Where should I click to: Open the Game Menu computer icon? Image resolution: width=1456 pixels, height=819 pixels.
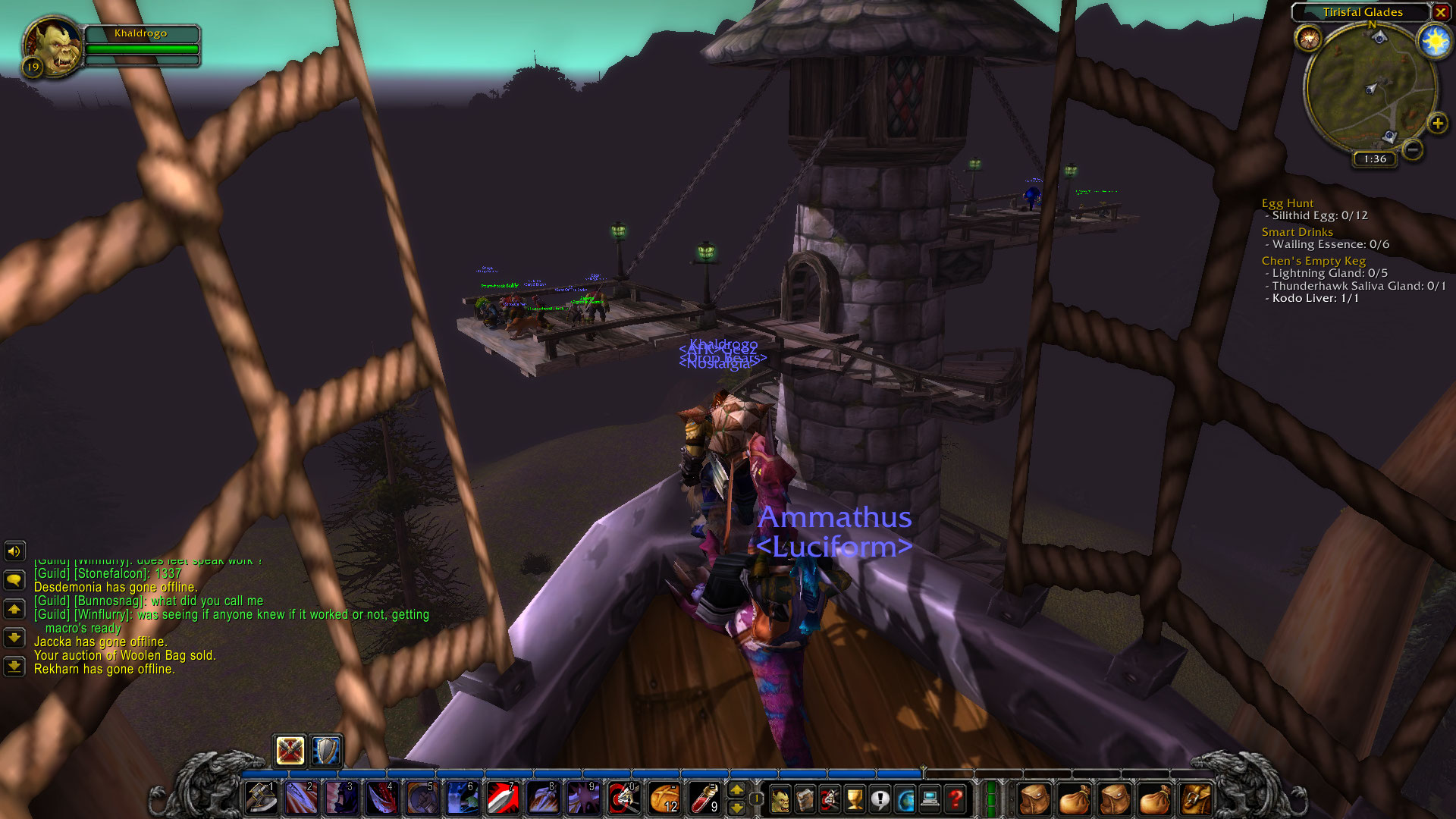point(929,797)
